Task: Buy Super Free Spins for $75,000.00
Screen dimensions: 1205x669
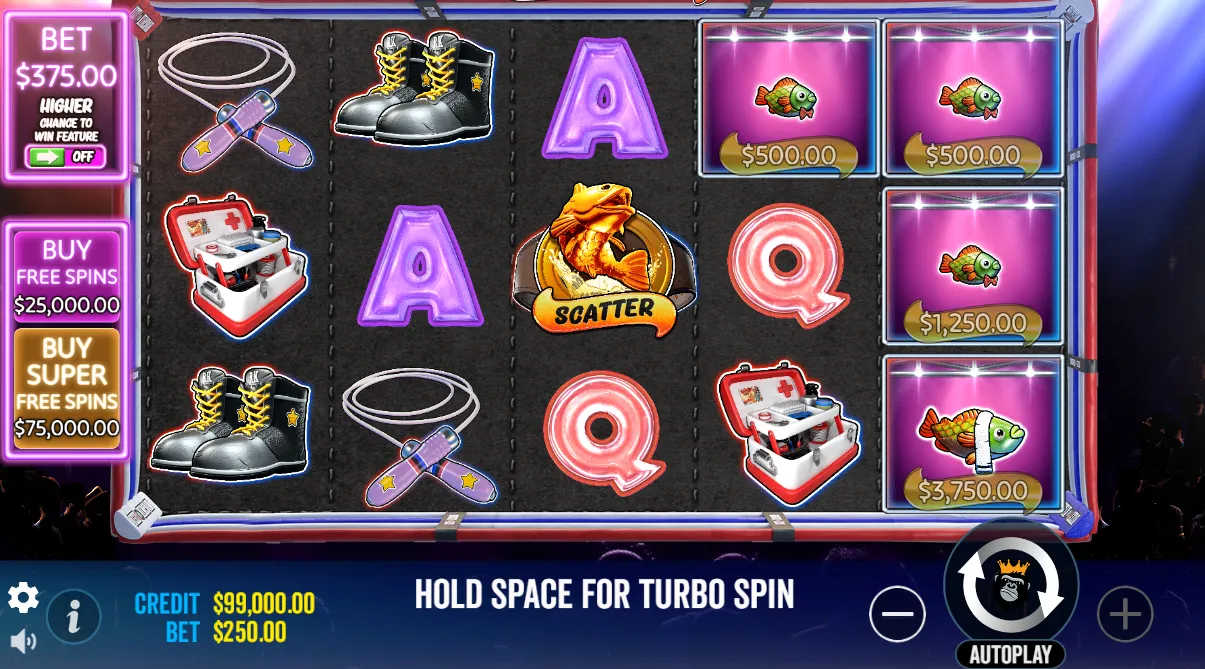Action: click(67, 389)
